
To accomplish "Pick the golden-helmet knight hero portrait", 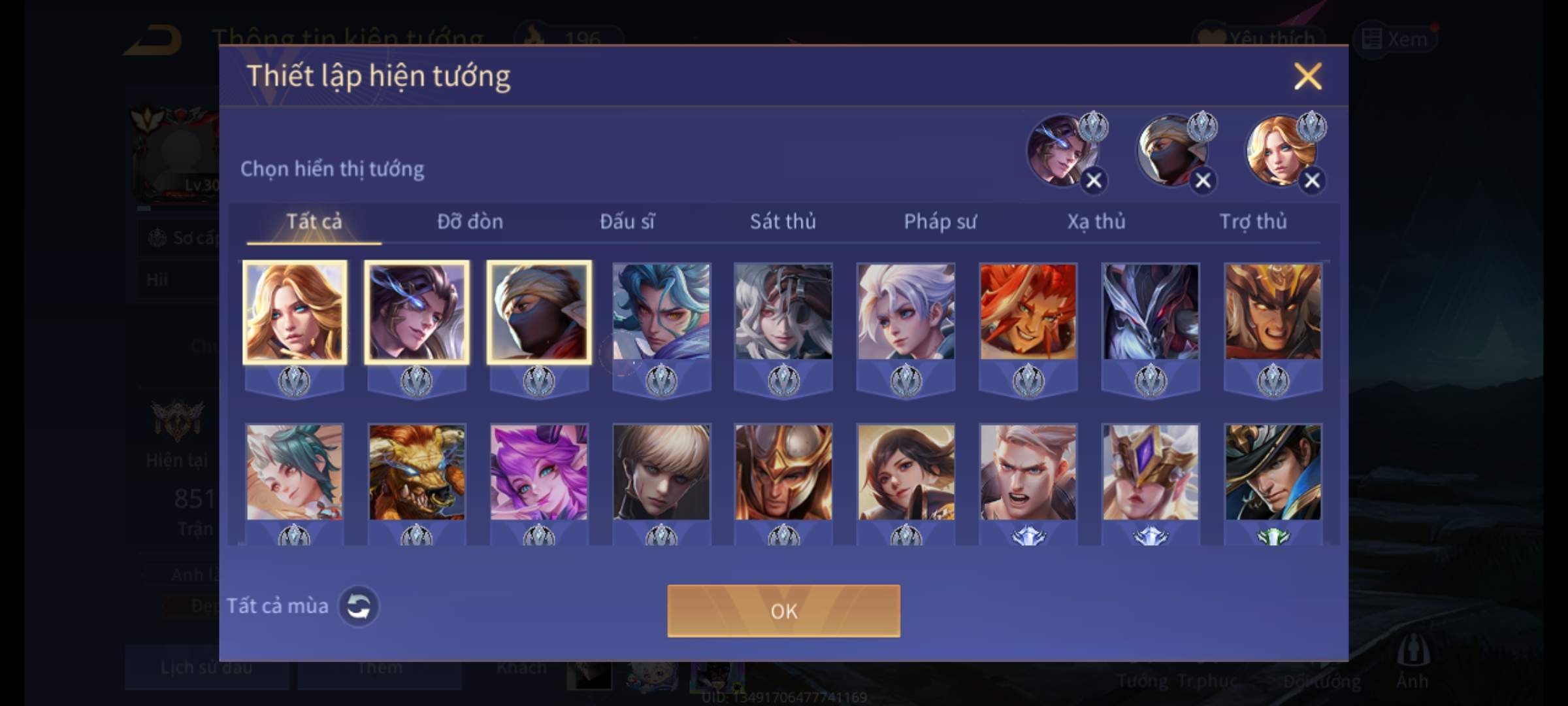I will pyautogui.click(x=783, y=473).
